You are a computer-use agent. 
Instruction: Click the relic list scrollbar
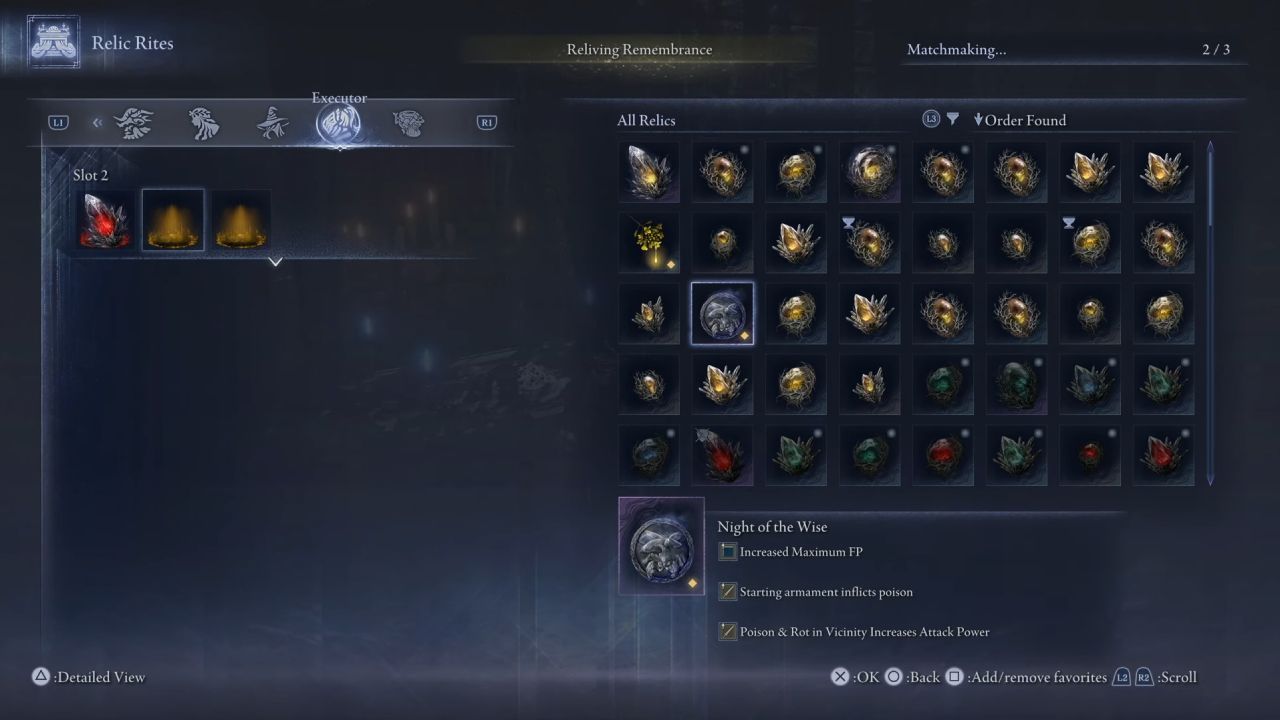pos(1210,312)
